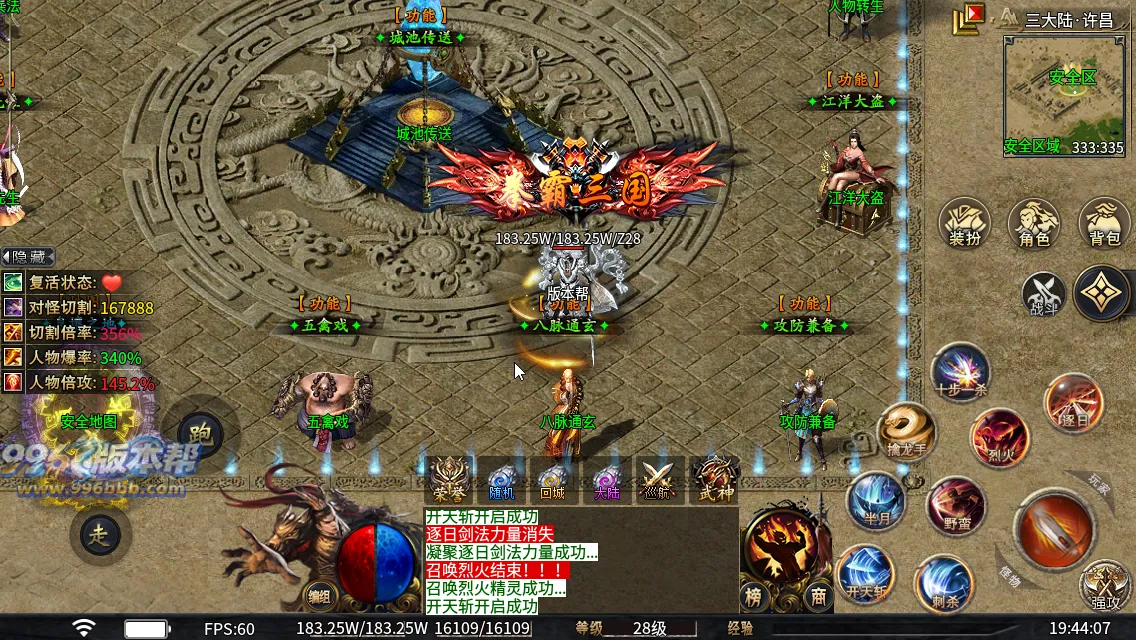1136x640 pixels.
Task: Trigger the 半月 half-moon skill
Action: pos(876,500)
